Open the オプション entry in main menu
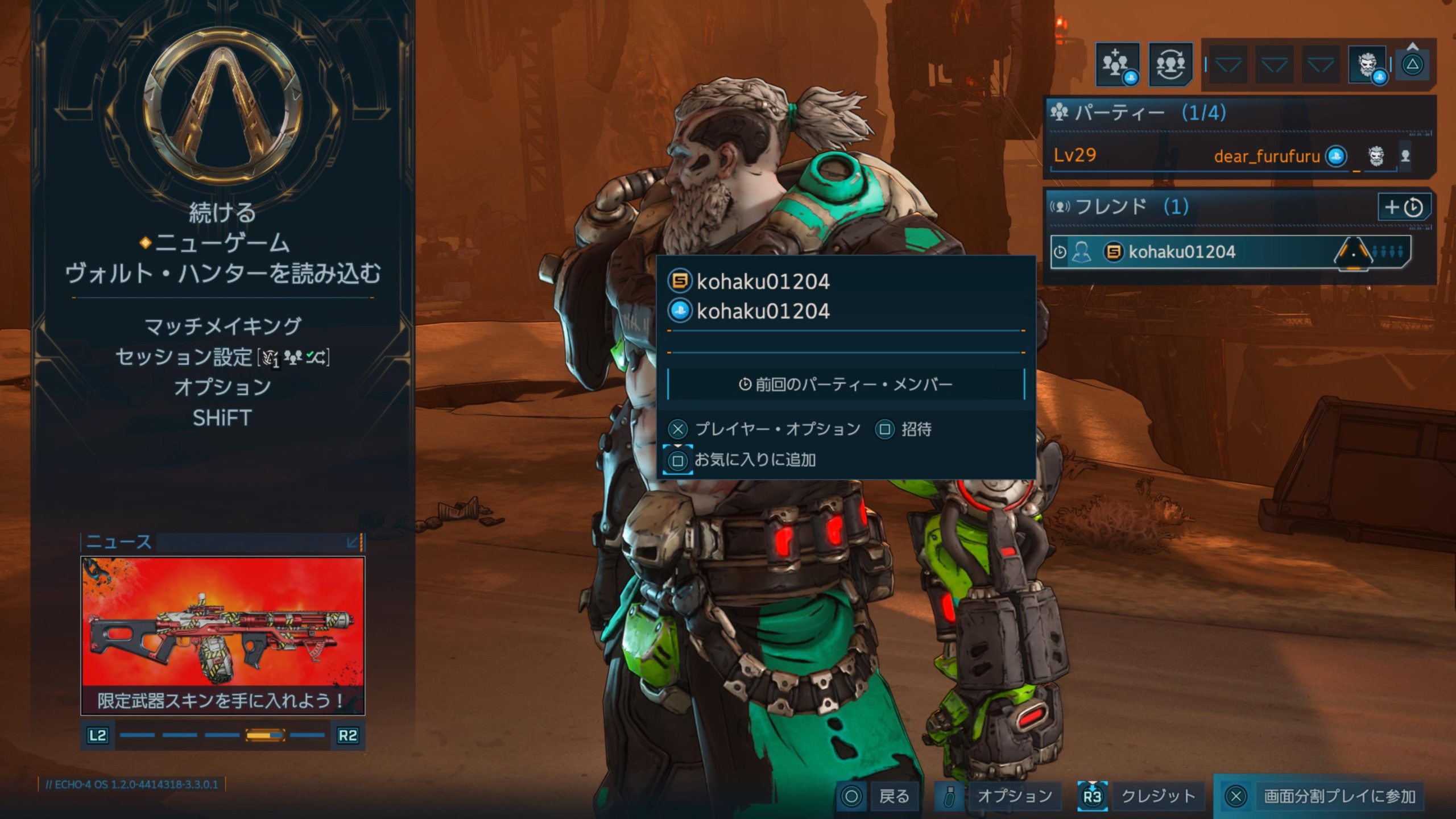The image size is (1456, 819). tap(222, 387)
